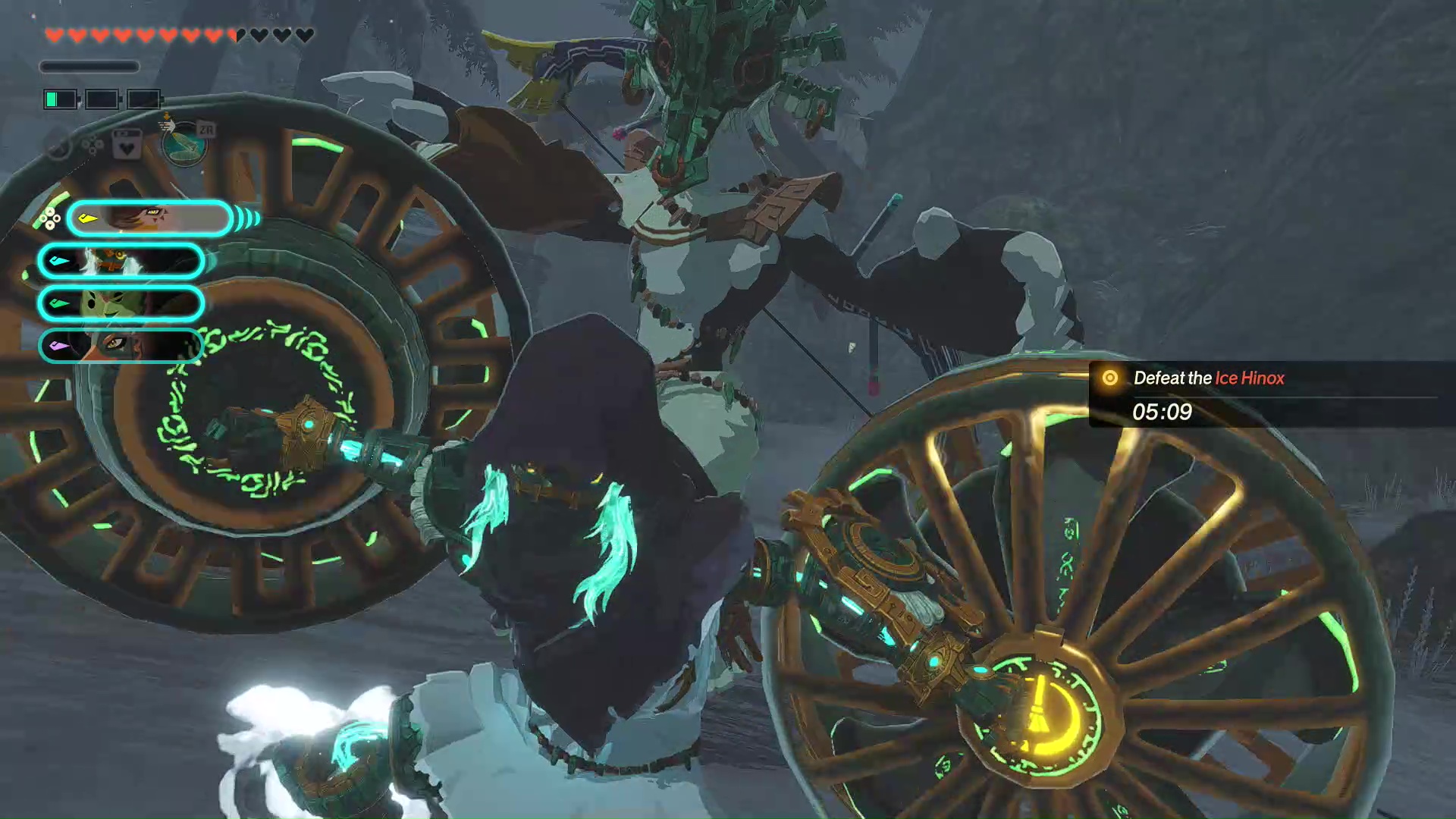Select the Defeat the Ice Hinox objective
1456x819 pixels.
point(1209,378)
